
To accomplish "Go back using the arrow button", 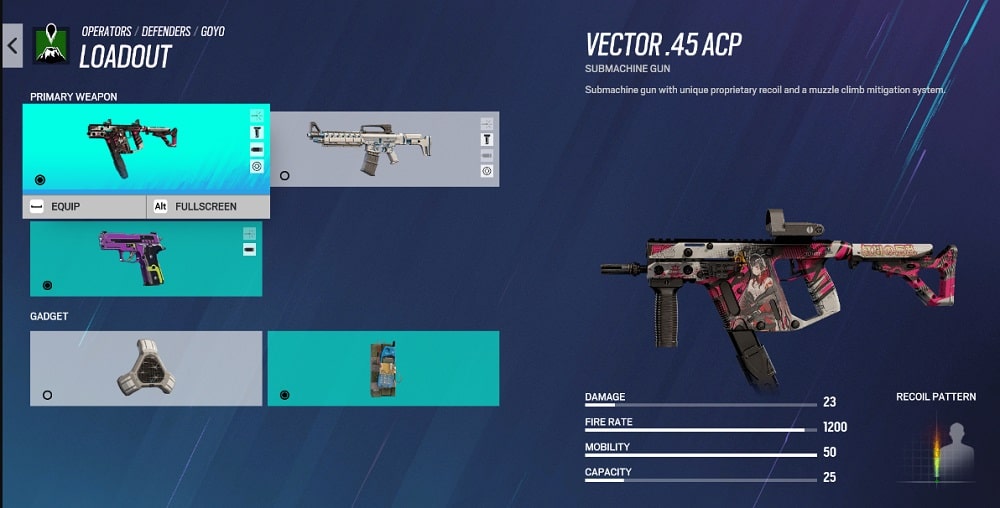I will coord(12,46).
